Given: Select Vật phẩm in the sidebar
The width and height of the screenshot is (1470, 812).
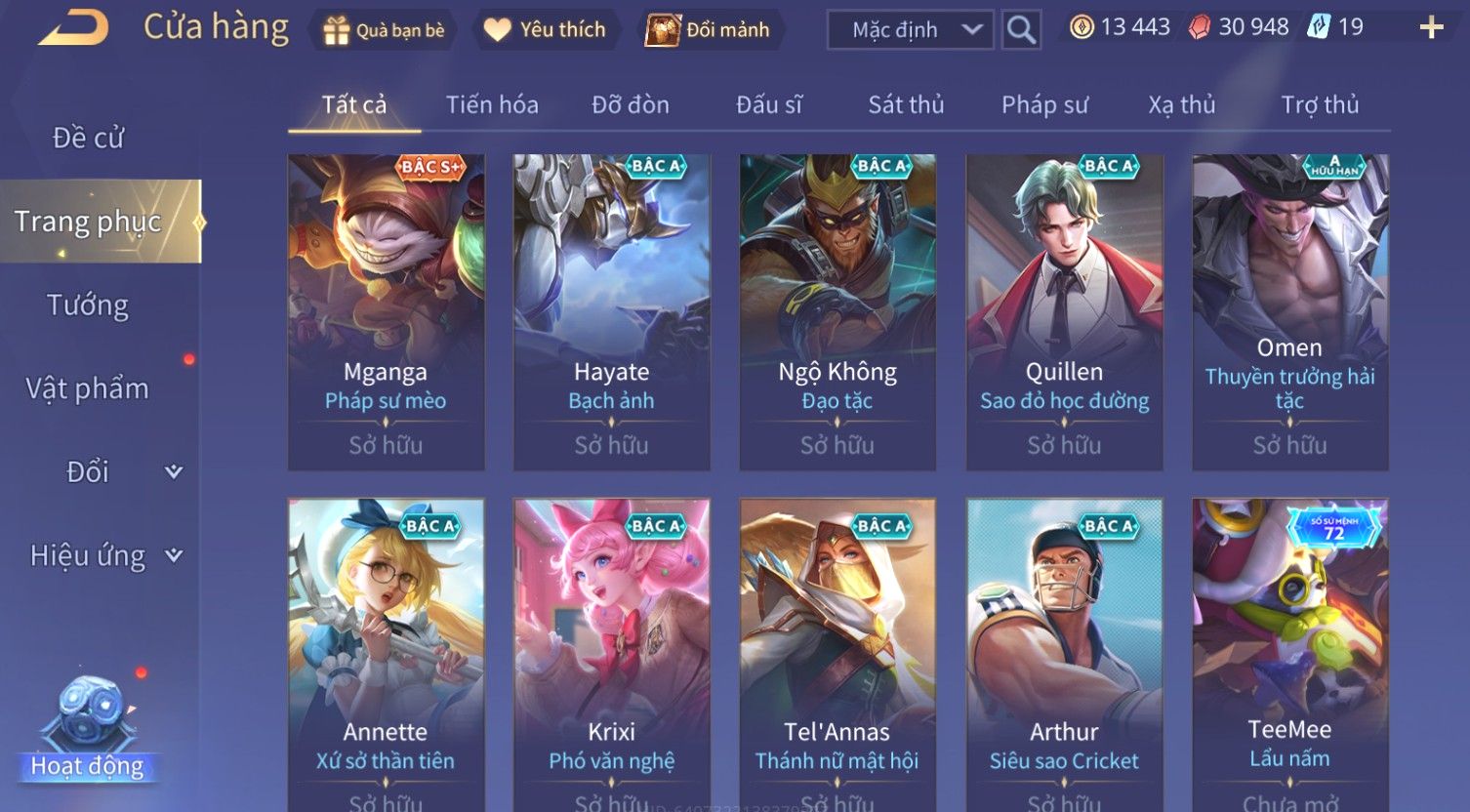Looking at the screenshot, I should click(x=88, y=388).
